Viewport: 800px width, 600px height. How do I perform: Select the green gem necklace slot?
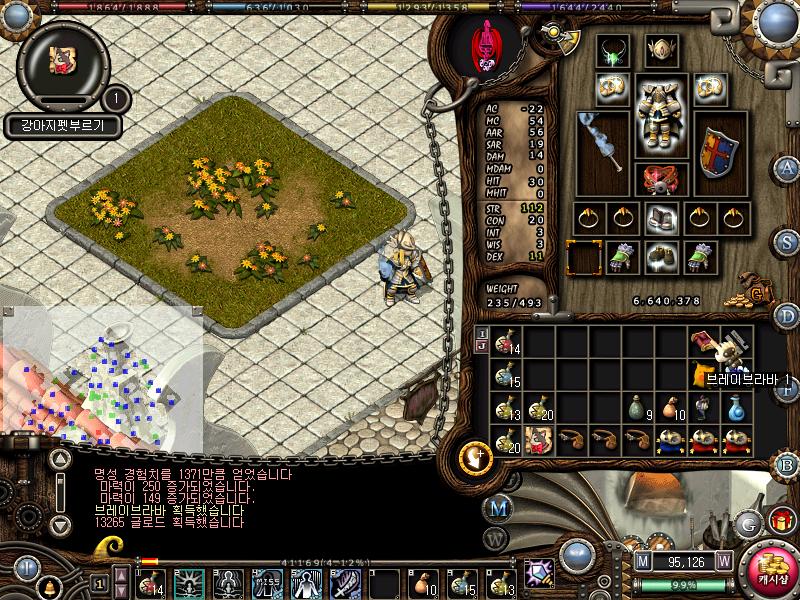[611, 52]
